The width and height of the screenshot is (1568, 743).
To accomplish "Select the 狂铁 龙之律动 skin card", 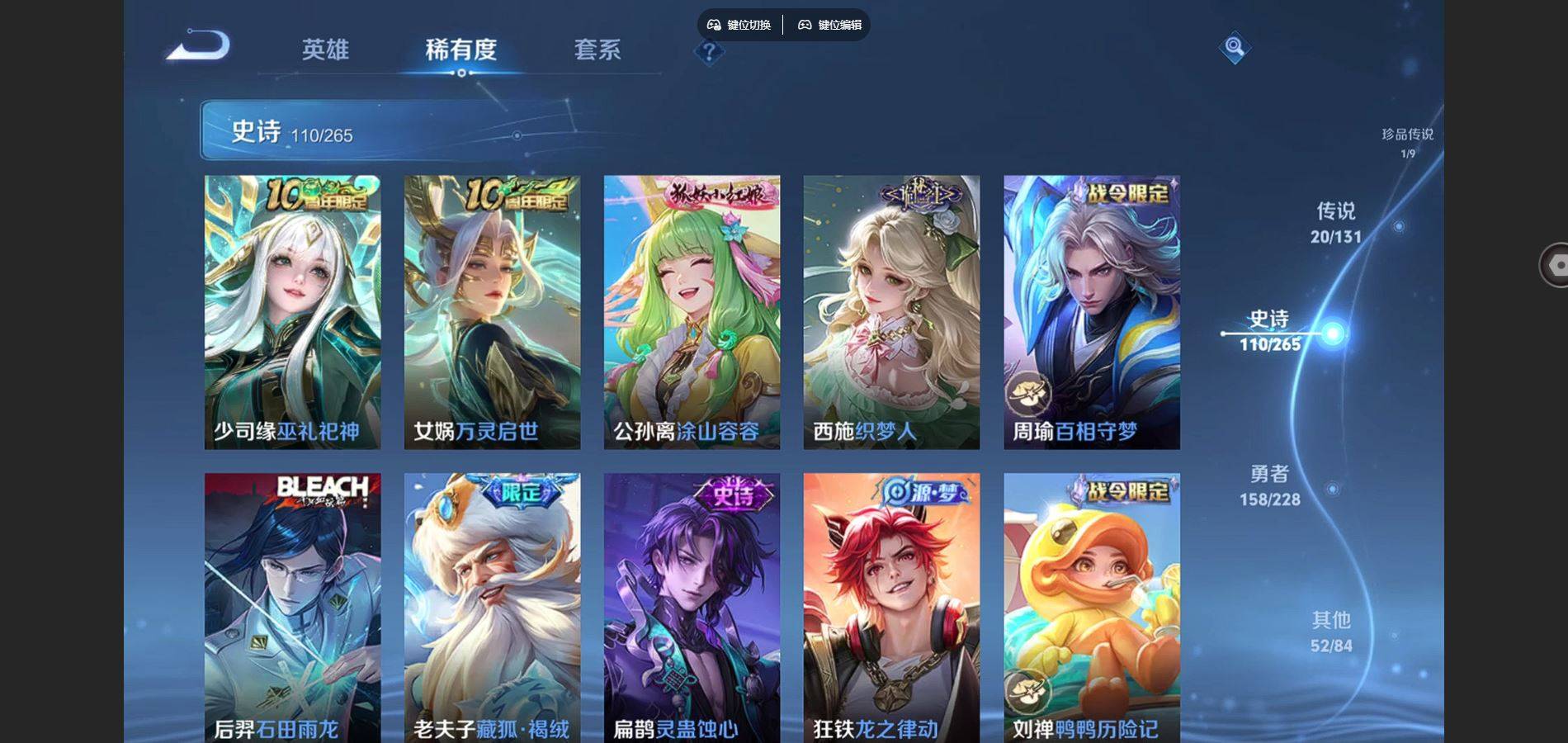I will 891,607.
